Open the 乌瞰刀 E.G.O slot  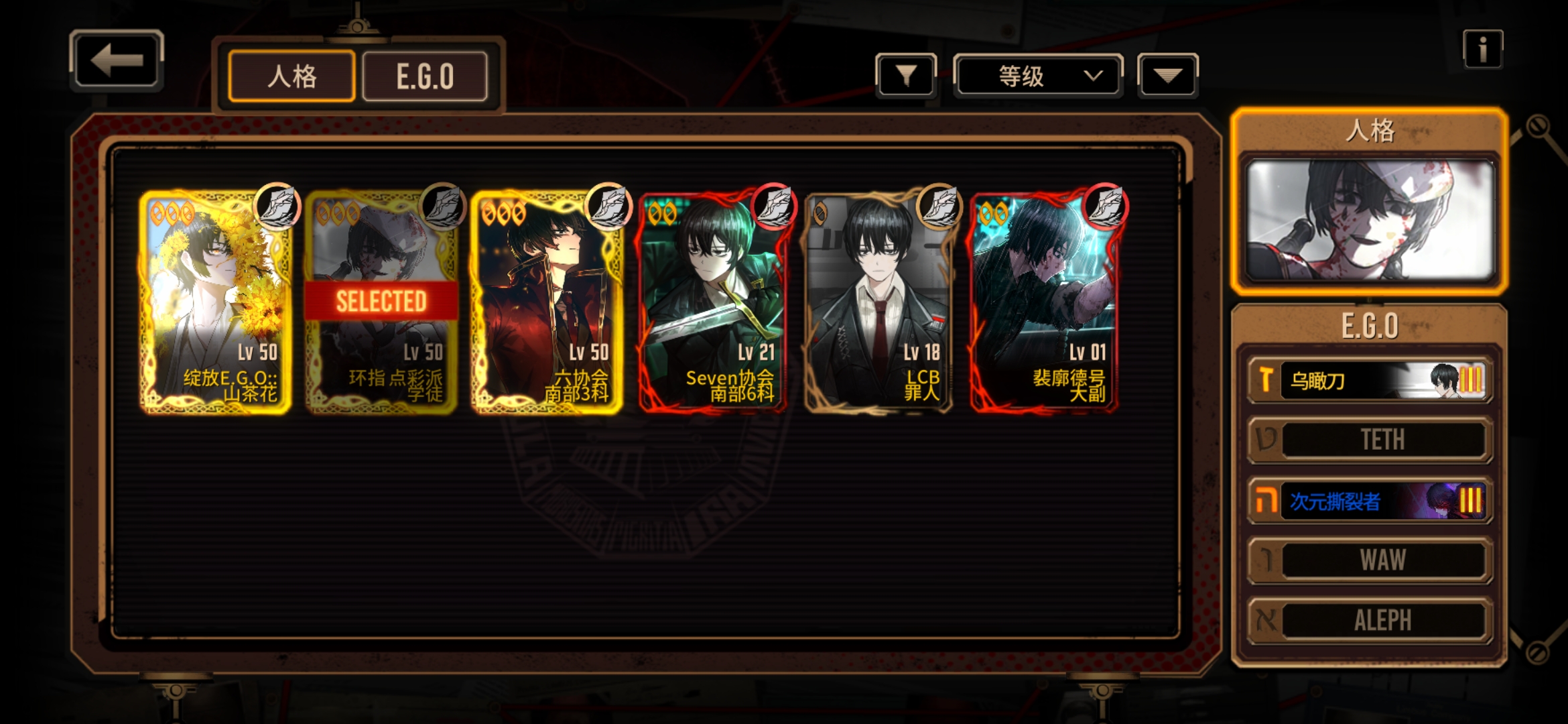[x=1370, y=380]
